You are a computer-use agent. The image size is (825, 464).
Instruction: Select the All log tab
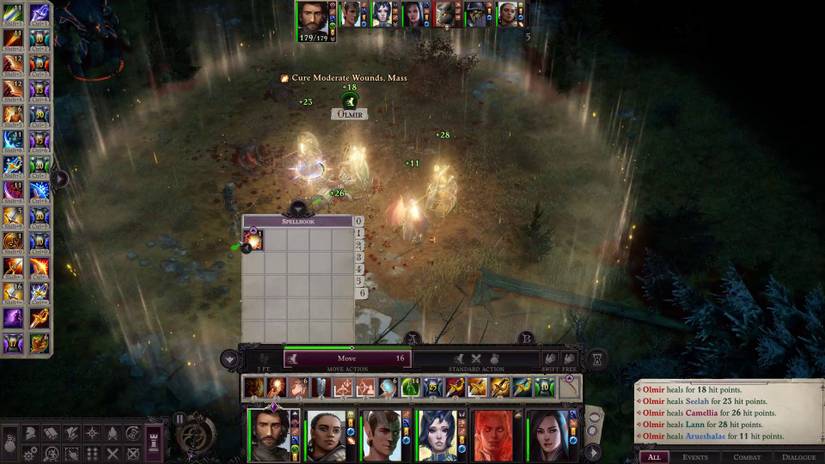(x=653, y=457)
